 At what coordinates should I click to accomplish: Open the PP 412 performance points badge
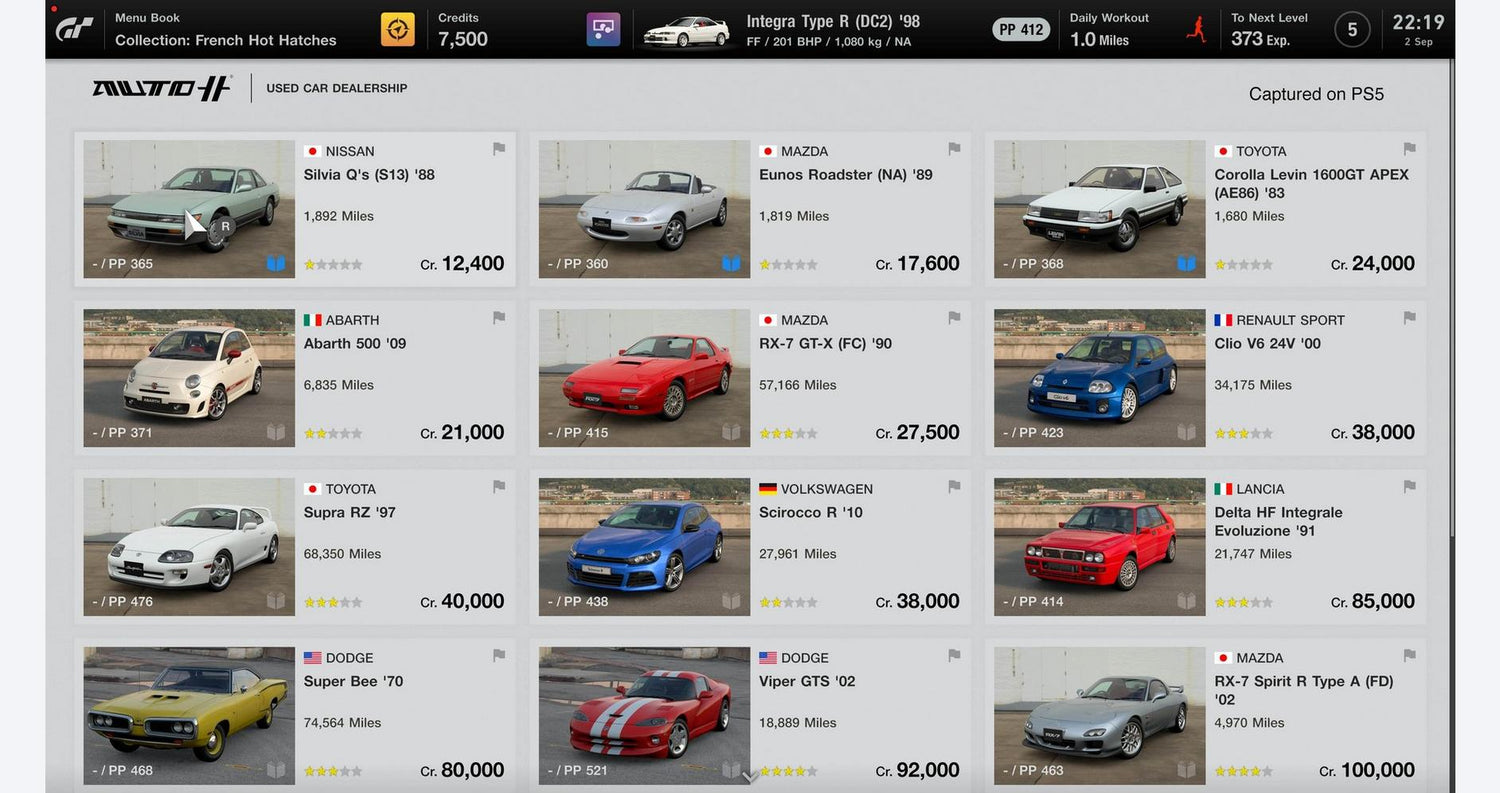point(1021,29)
